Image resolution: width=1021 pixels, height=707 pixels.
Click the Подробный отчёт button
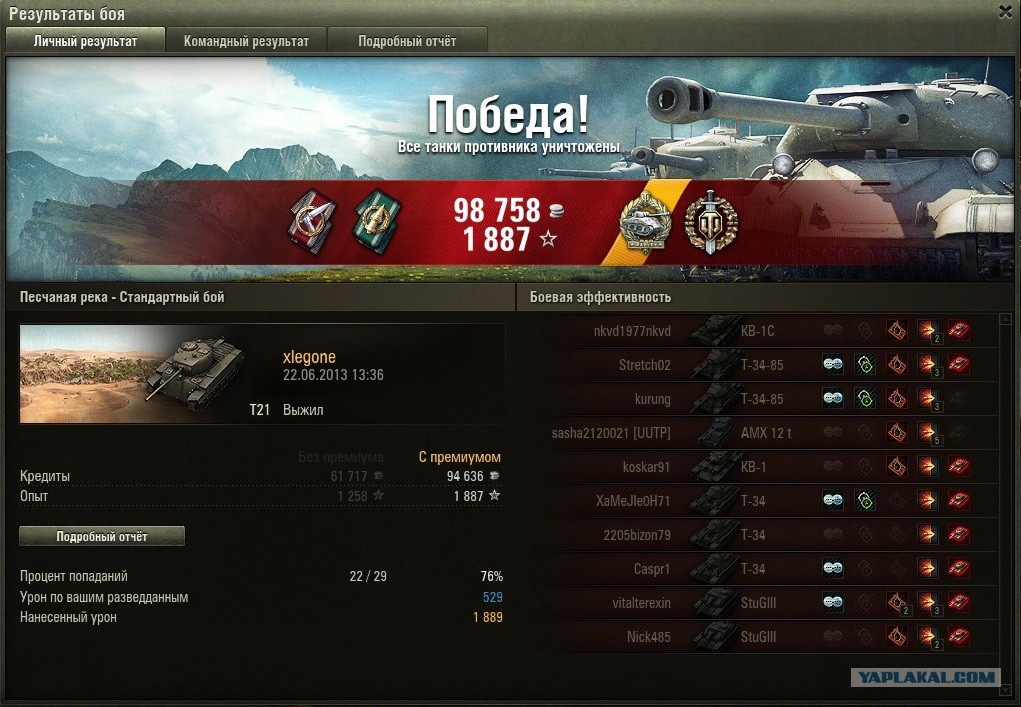coord(102,537)
